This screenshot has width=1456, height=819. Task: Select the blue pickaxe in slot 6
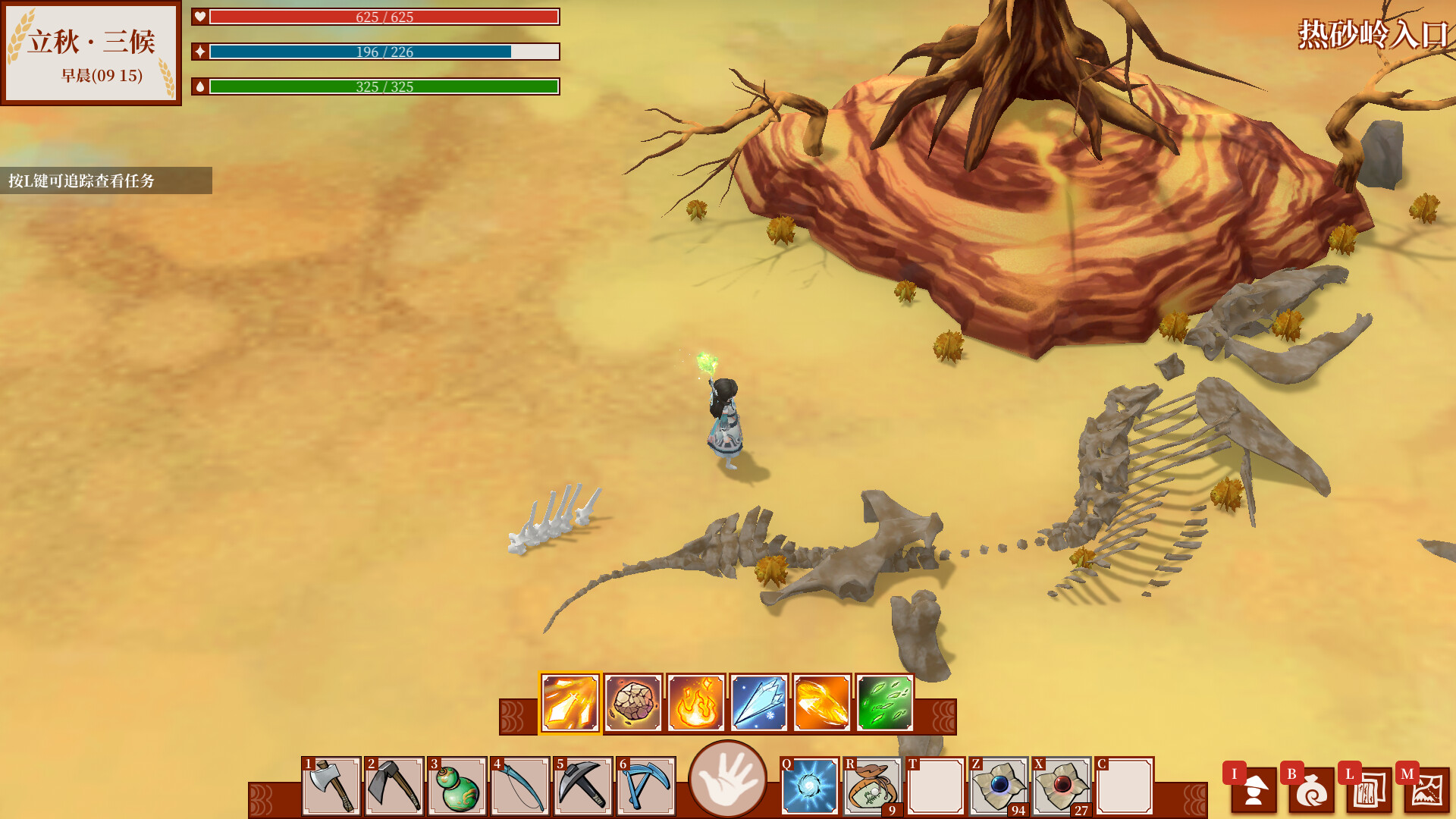click(x=646, y=786)
